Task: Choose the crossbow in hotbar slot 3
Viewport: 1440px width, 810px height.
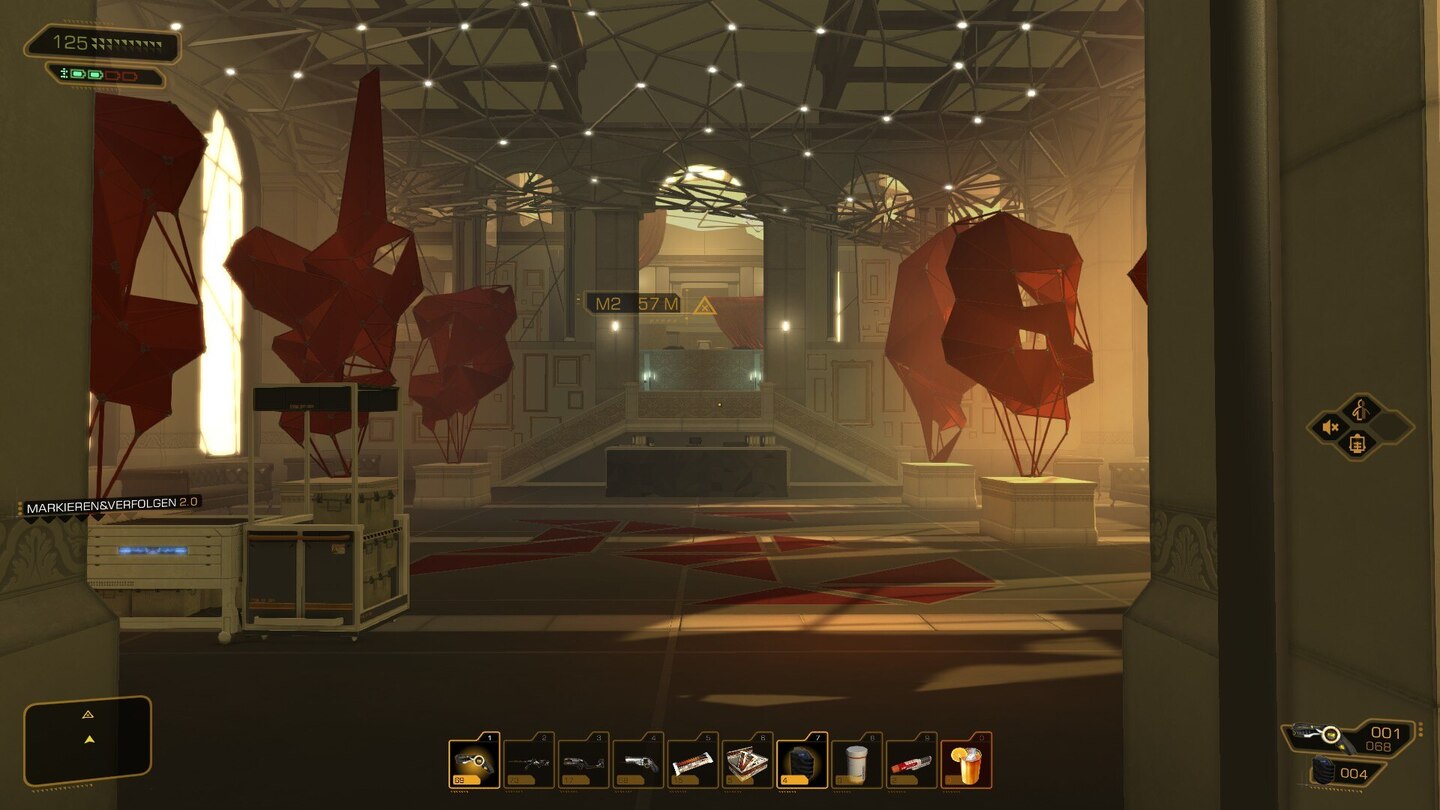Action: 583,763
